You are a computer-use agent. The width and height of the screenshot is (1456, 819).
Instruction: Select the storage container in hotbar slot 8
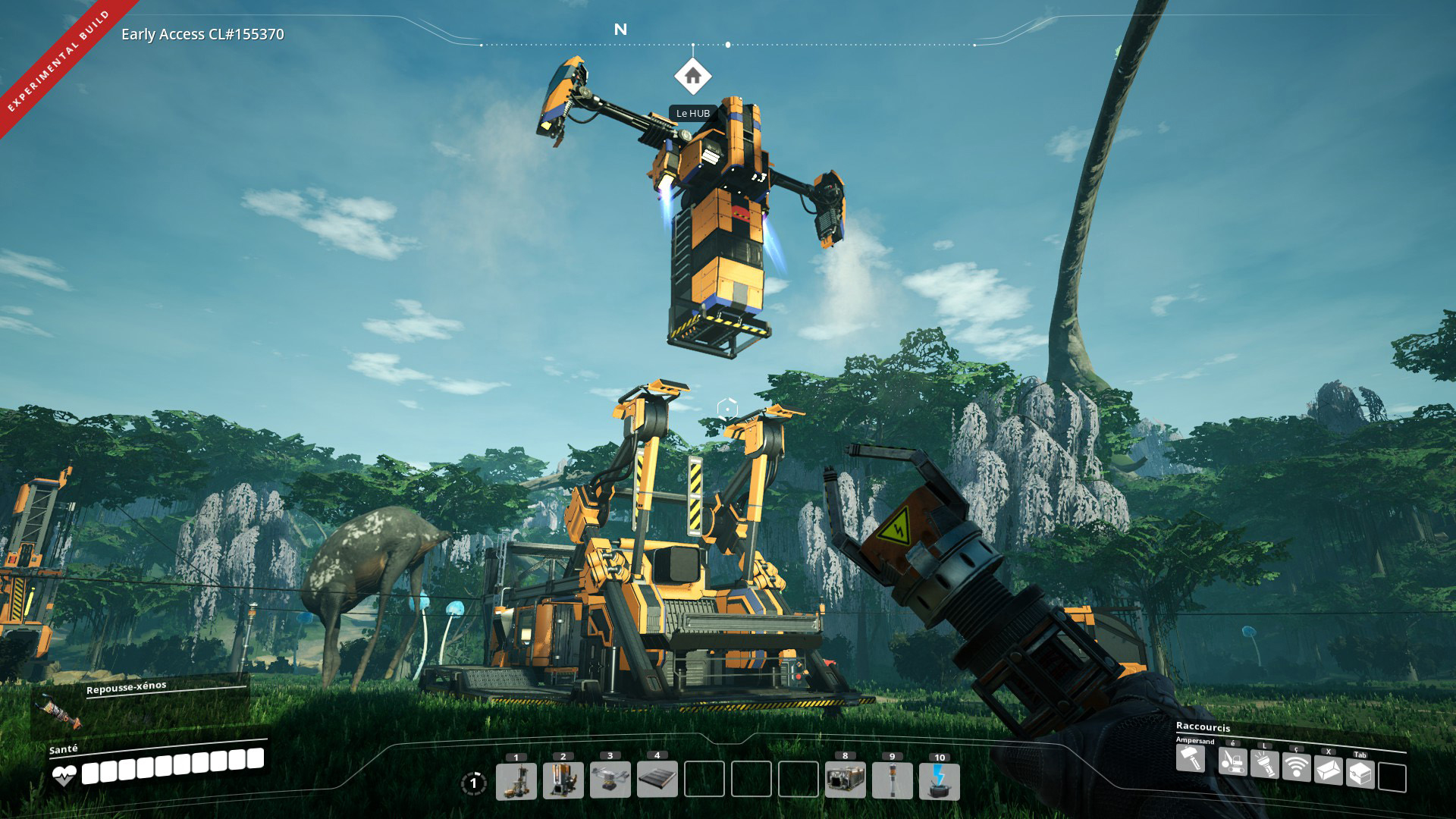click(846, 781)
